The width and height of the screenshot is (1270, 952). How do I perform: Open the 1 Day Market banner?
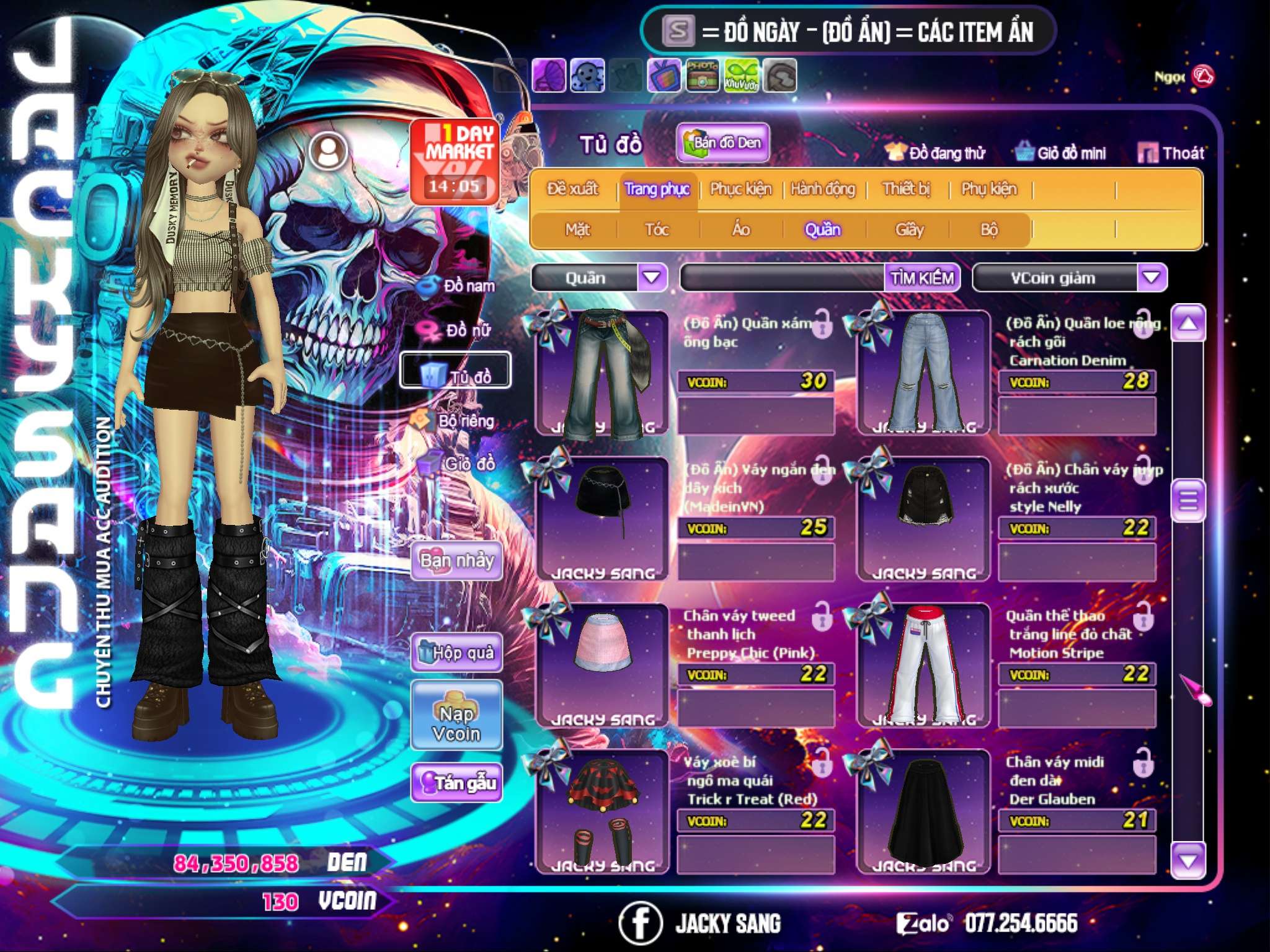click(456, 161)
